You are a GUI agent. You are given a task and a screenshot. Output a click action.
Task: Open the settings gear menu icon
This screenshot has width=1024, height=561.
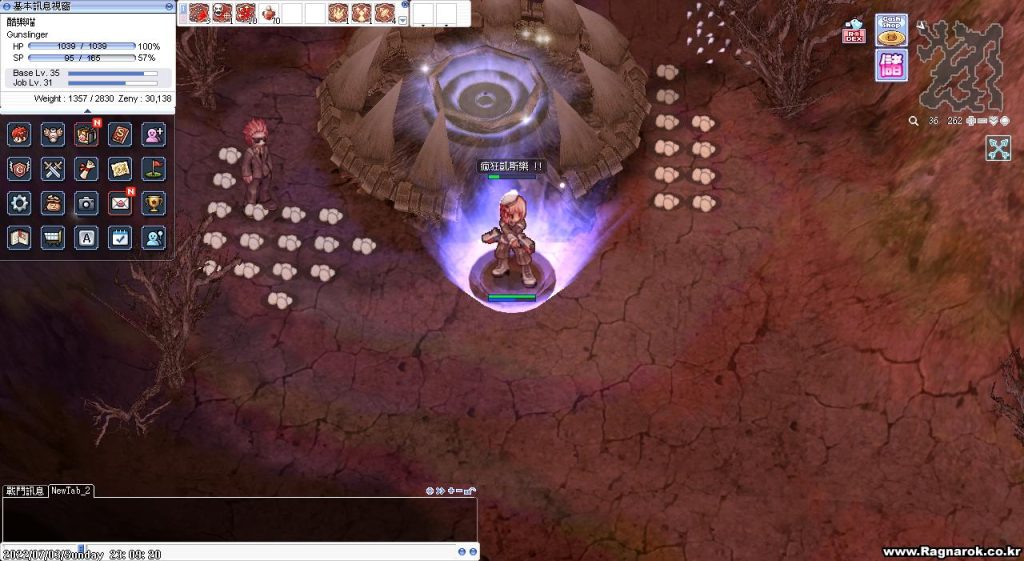[x=19, y=203]
